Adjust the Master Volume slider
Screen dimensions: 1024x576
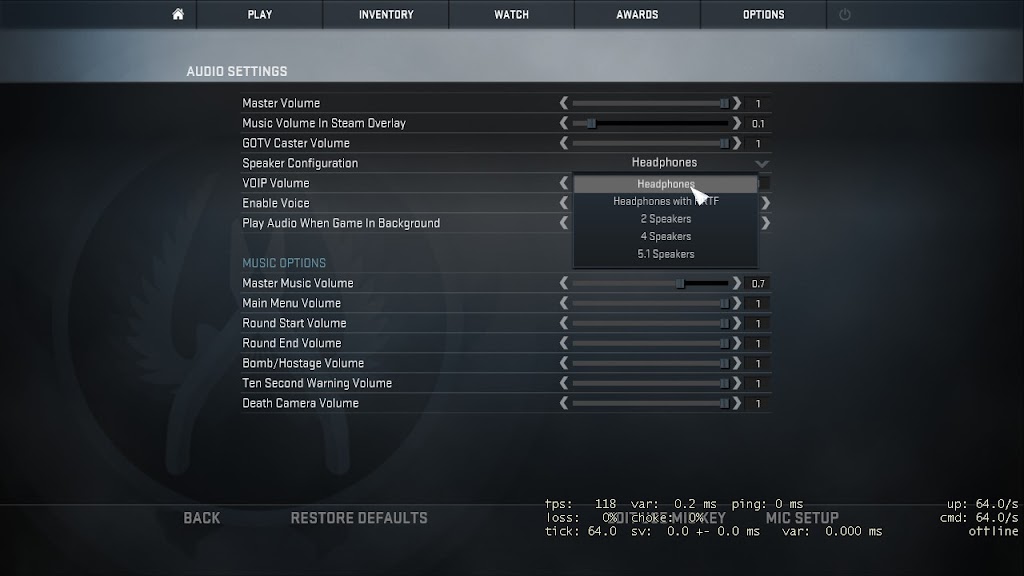(650, 103)
